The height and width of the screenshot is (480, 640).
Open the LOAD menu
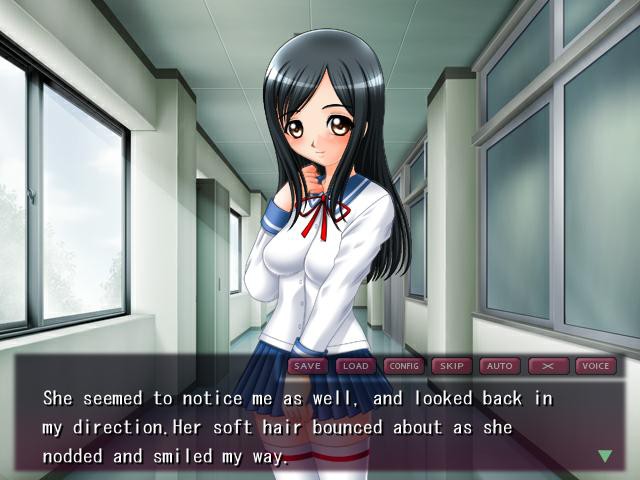pyautogui.click(x=356, y=366)
